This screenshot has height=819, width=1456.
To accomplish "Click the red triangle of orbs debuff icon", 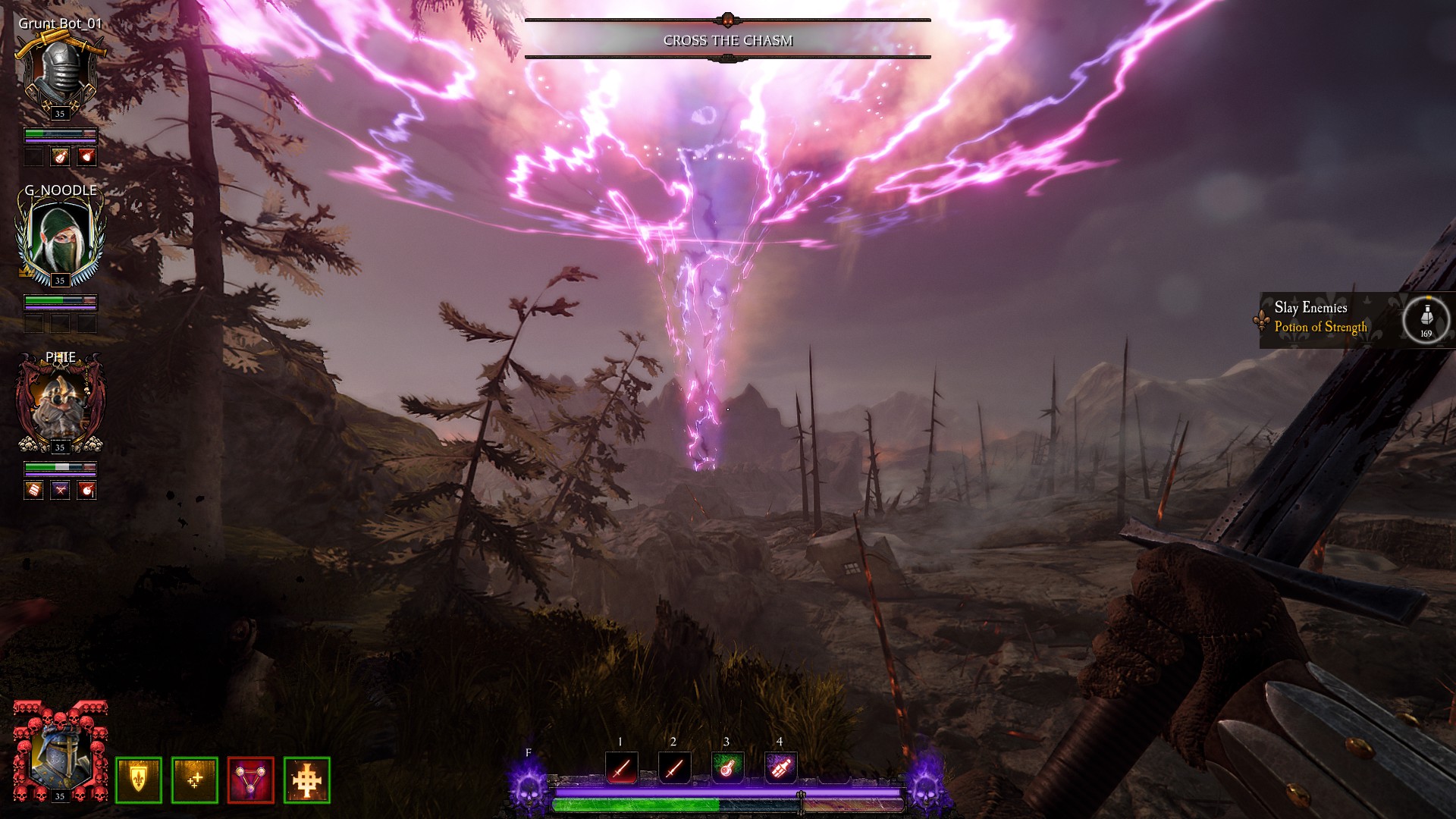I will [250, 780].
